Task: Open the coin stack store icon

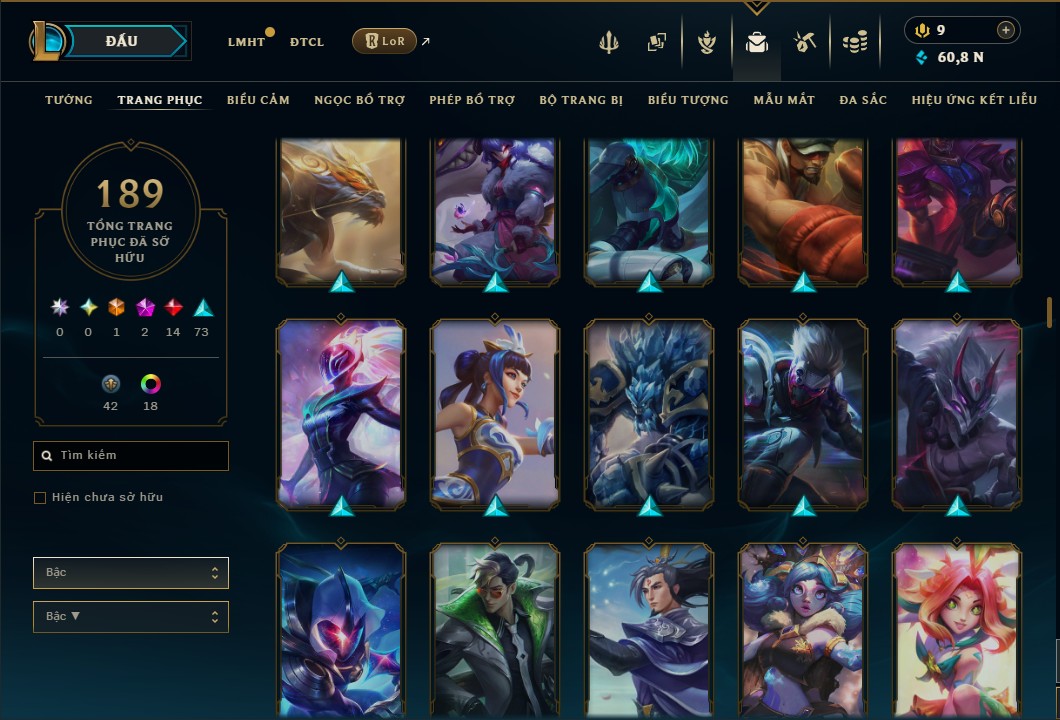Action: click(x=854, y=42)
